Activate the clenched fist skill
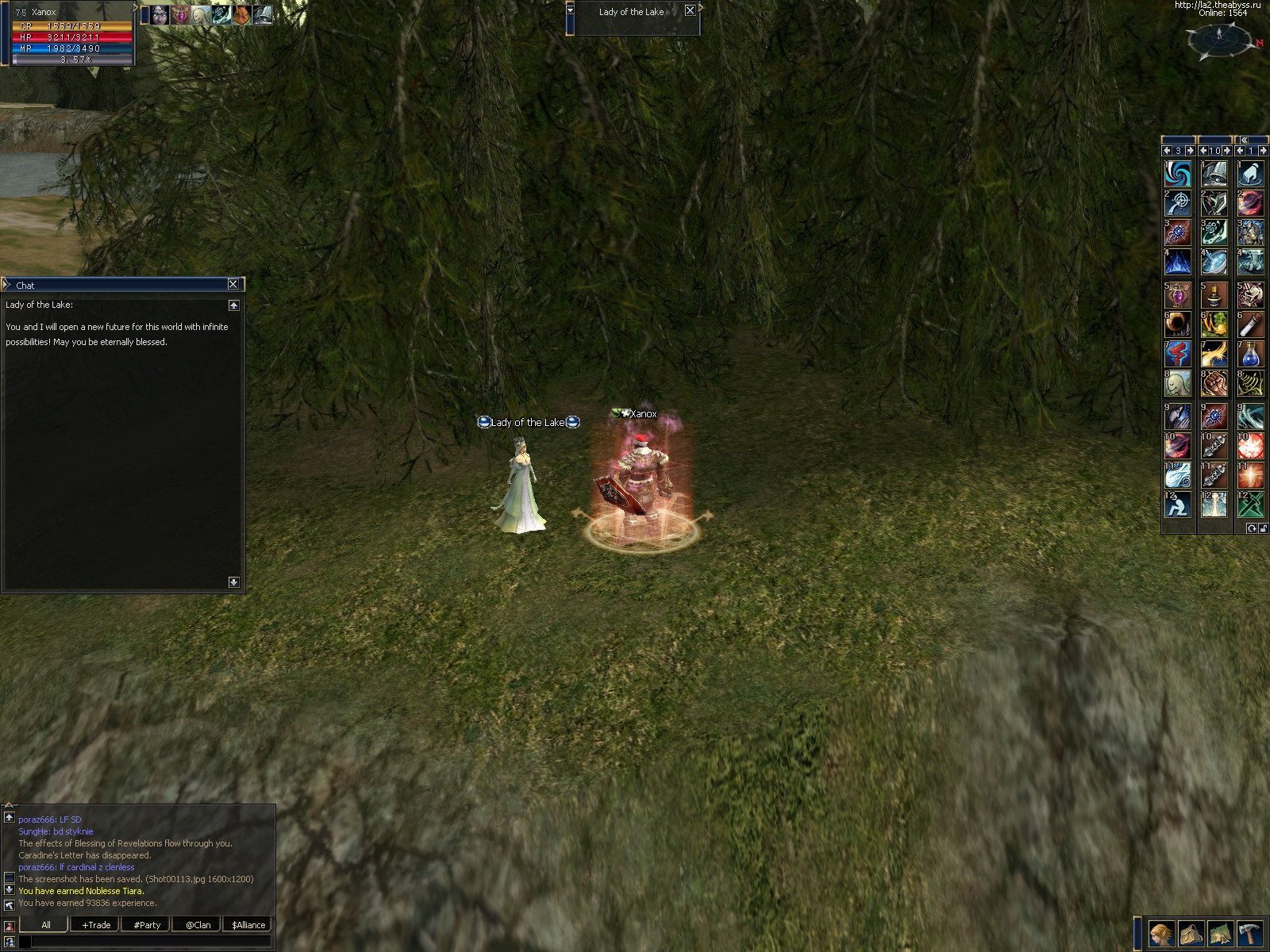The image size is (1270, 952). (x=1214, y=384)
